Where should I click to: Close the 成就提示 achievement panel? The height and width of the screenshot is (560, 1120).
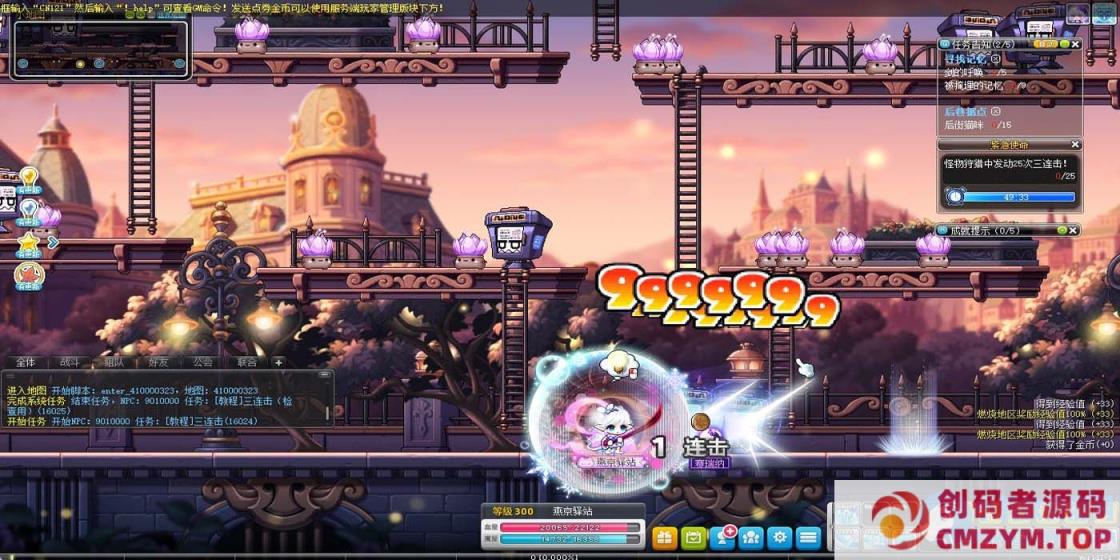[1075, 230]
